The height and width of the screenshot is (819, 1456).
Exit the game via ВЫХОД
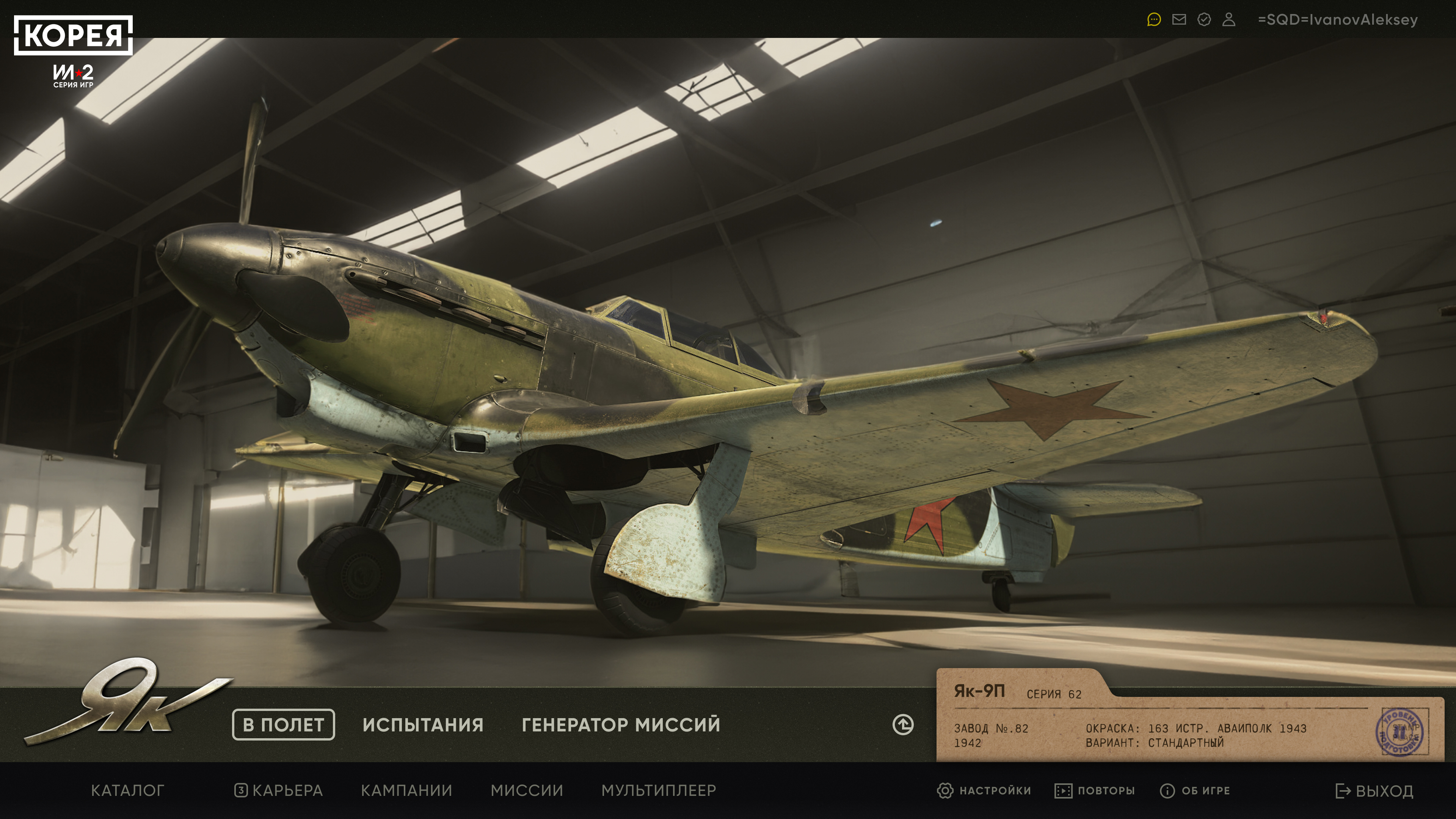point(1374,791)
